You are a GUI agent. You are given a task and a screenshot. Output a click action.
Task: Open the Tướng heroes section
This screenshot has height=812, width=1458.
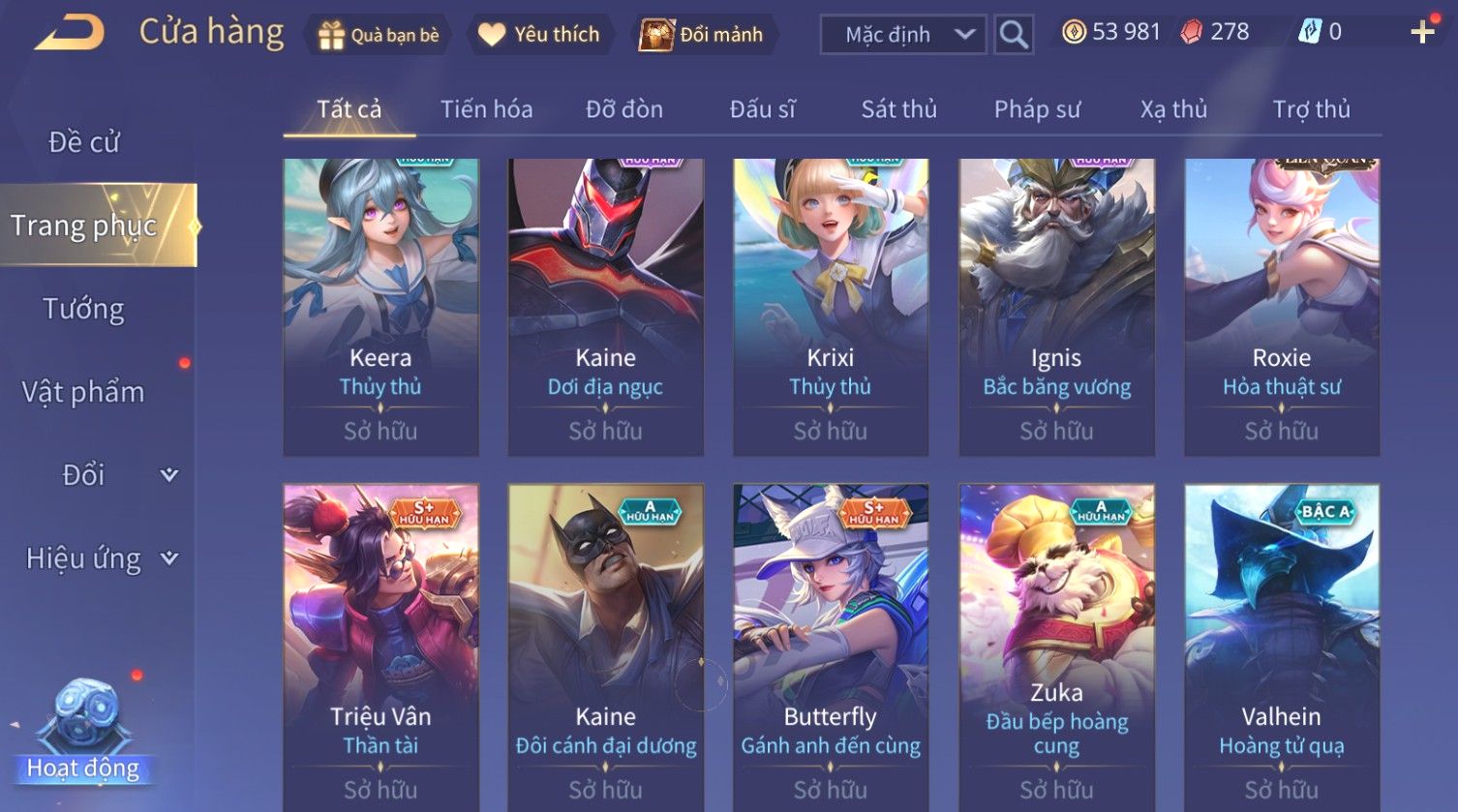84,309
